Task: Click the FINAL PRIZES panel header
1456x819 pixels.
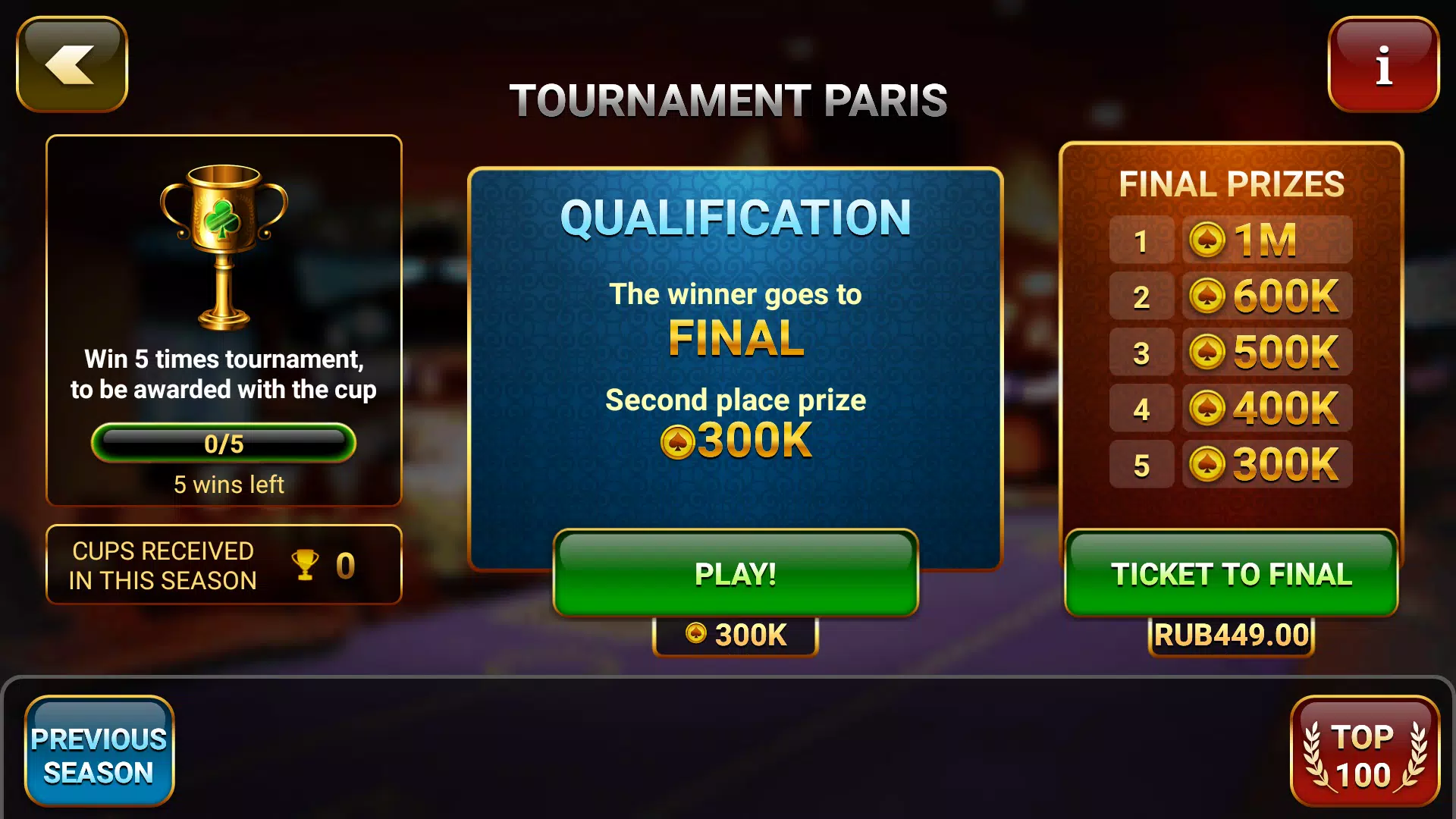Action: pos(1232,184)
